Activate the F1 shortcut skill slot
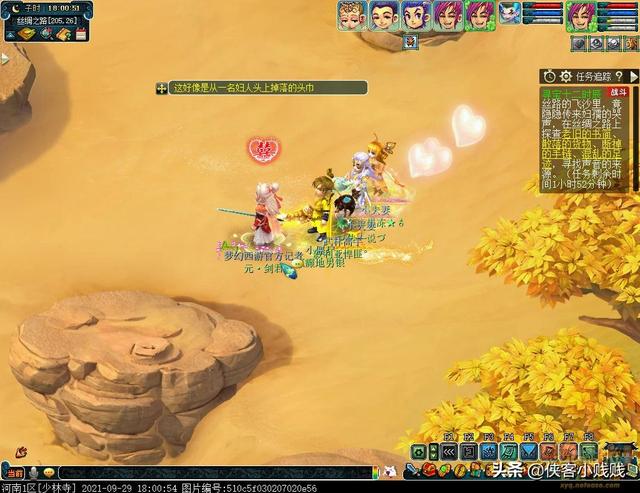 point(449,451)
